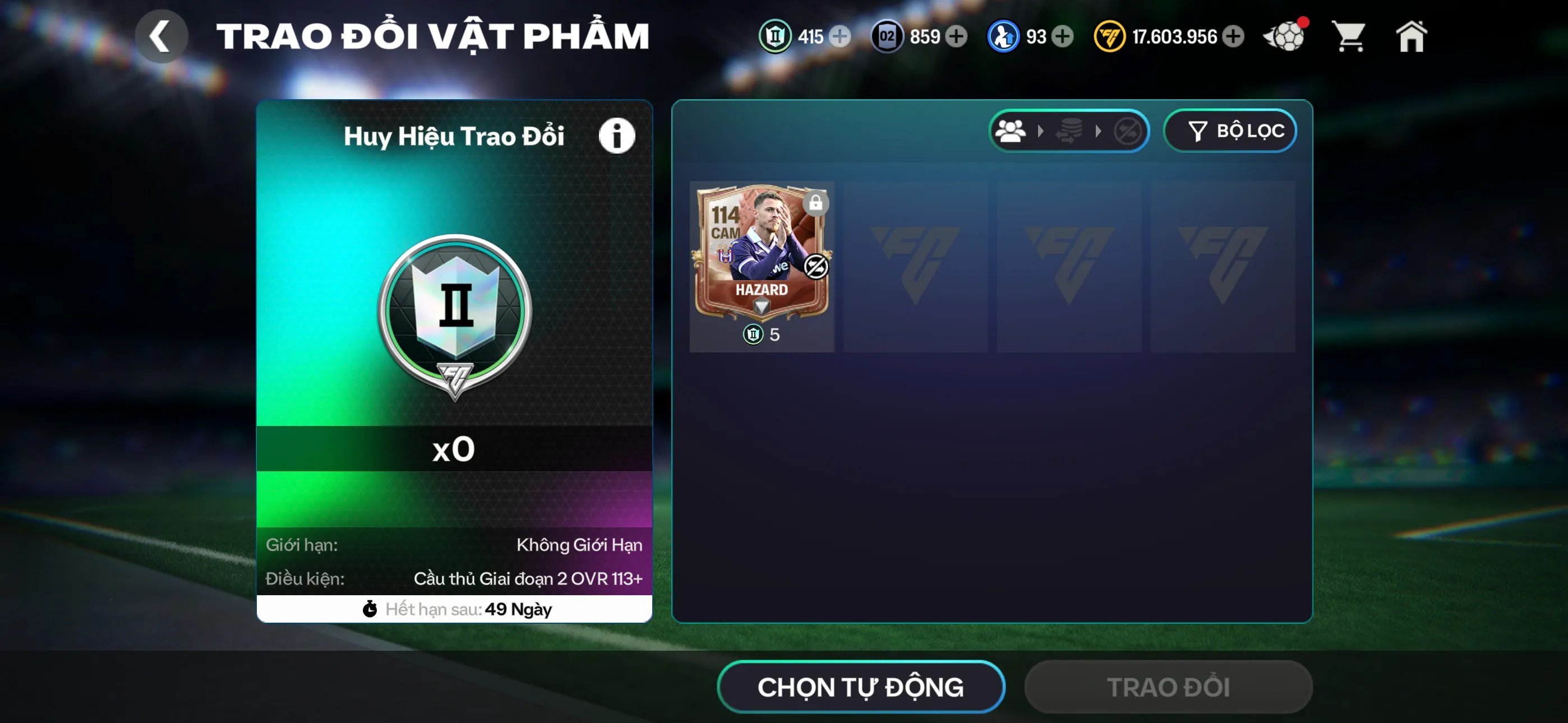1568x723 pixels.
Task: Click the coin exchange sort icon
Action: pyautogui.click(x=1071, y=130)
